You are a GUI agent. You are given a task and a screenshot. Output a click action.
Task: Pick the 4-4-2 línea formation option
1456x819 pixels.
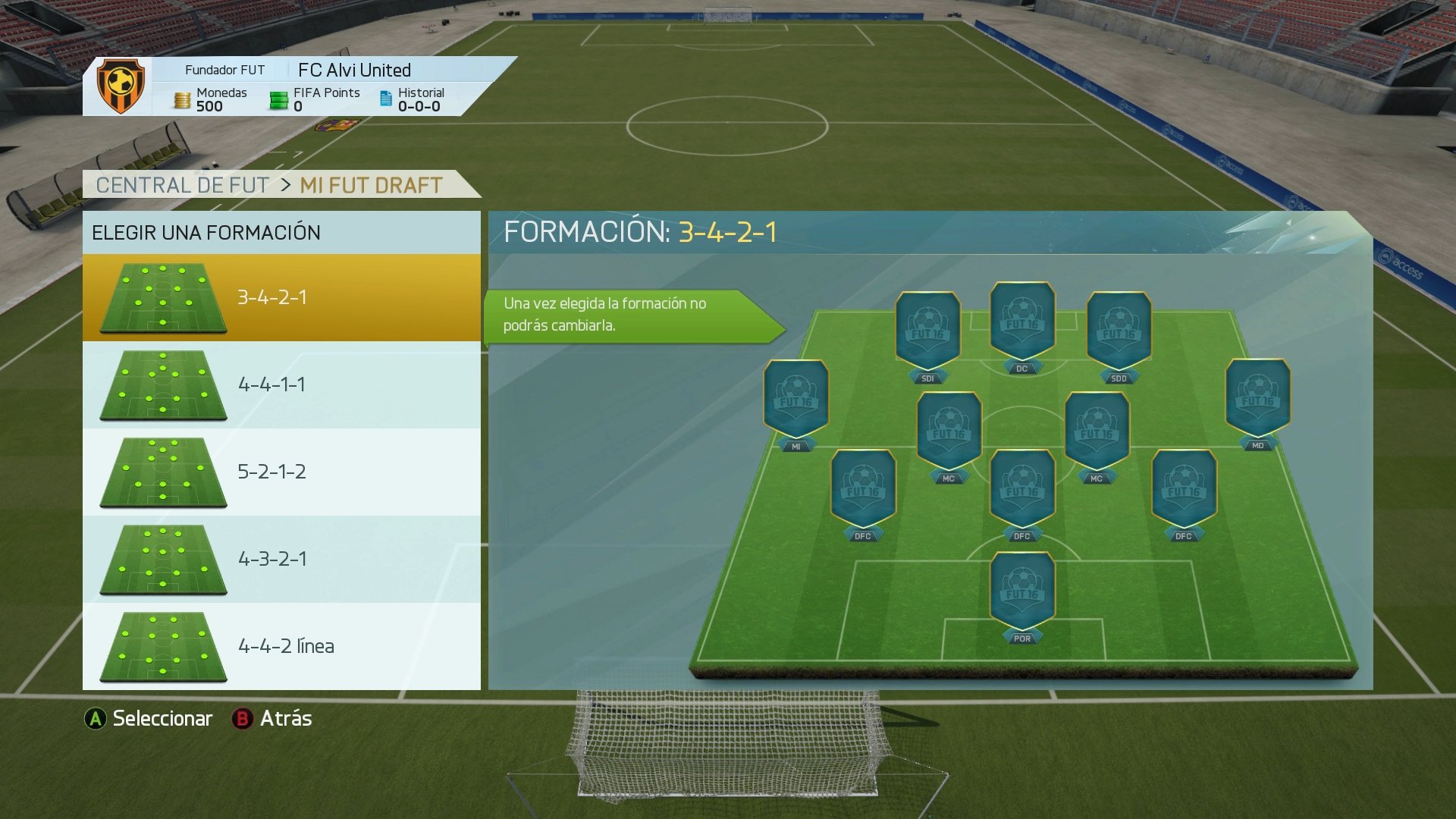tap(281, 646)
